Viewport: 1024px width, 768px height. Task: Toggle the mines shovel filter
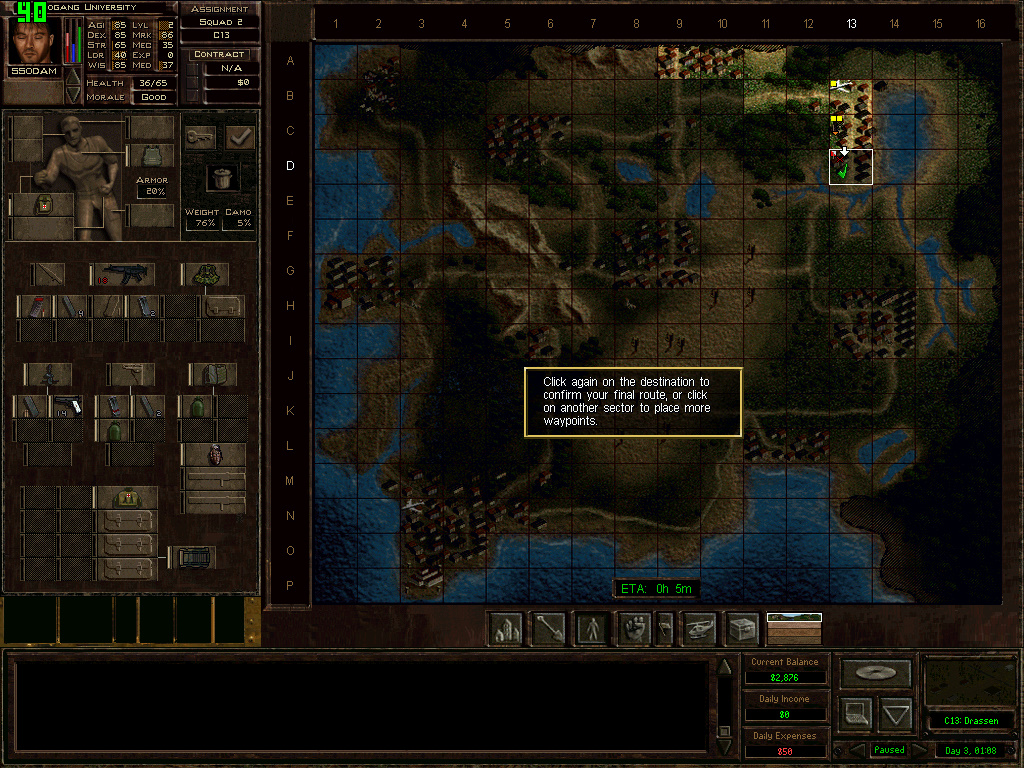549,629
